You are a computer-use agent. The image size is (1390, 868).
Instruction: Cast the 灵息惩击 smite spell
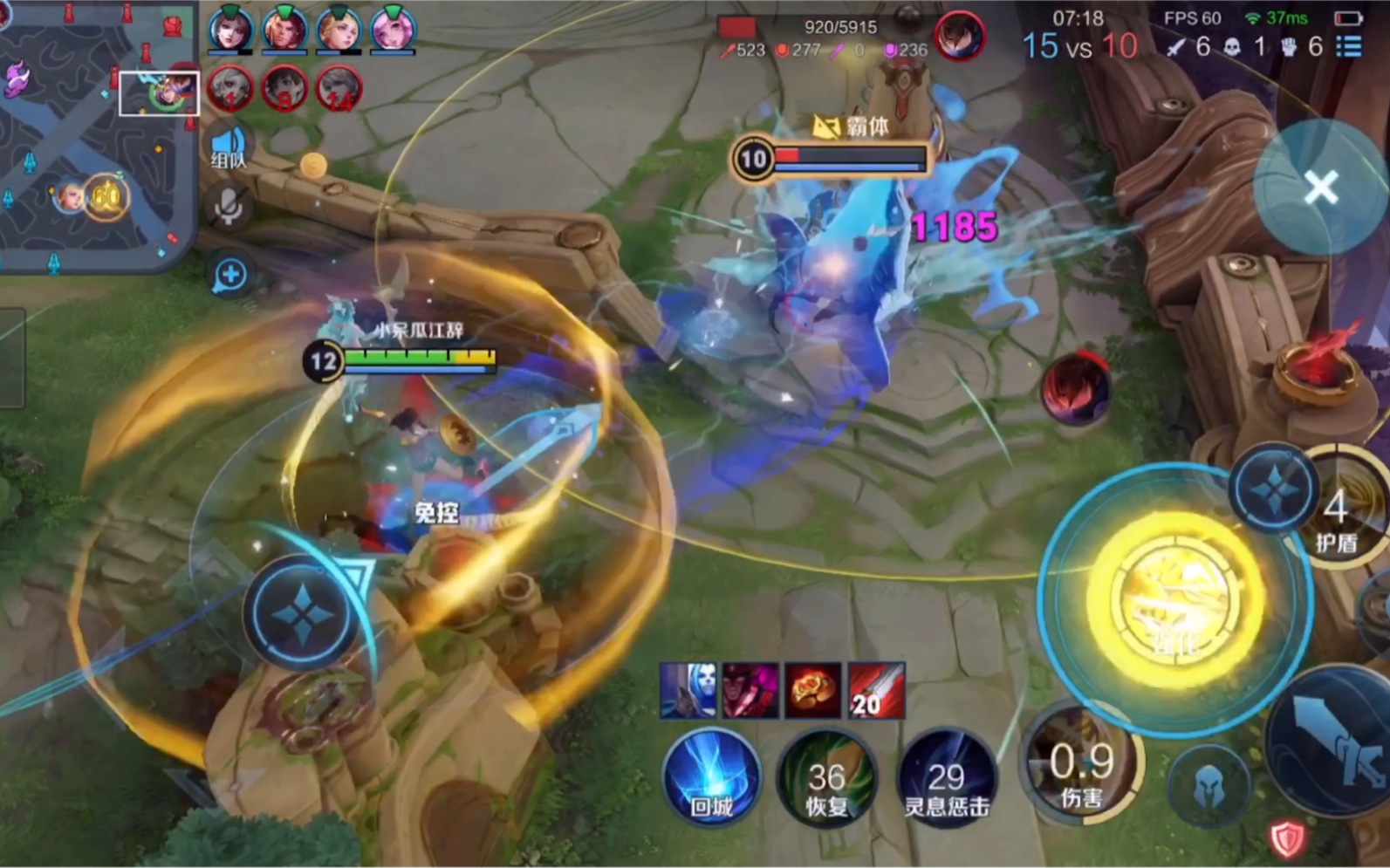click(x=946, y=778)
